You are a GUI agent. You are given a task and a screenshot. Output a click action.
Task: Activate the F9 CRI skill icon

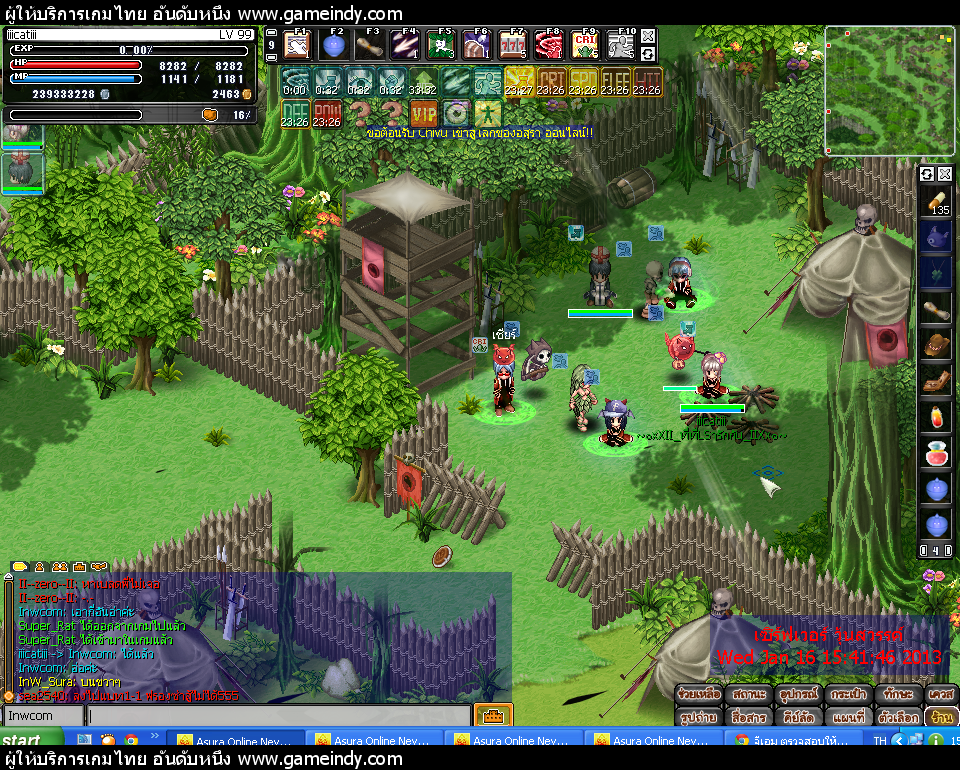pos(585,46)
